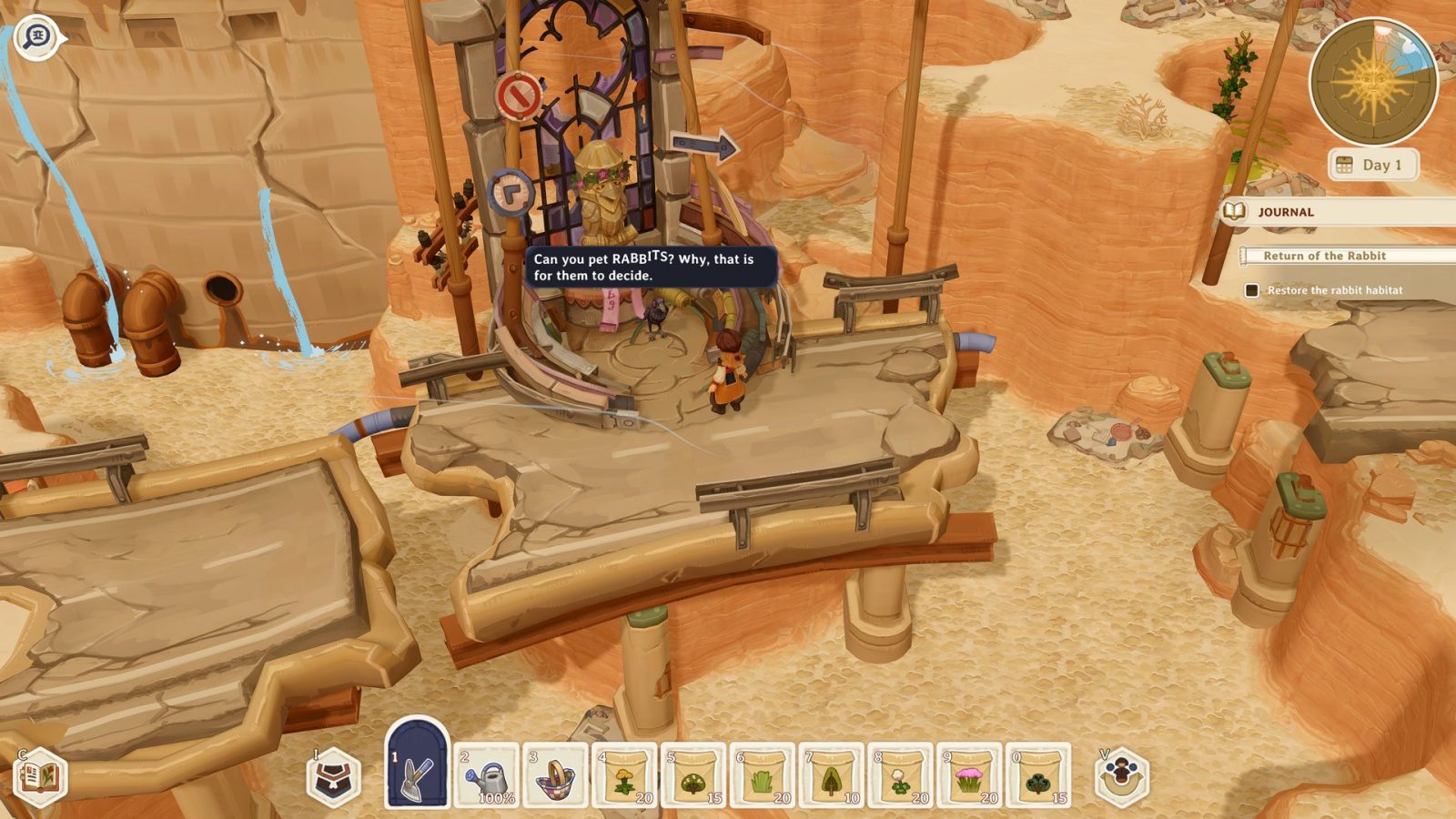Open the Journal using the book icon
The height and width of the screenshot is (819, 1456).
click(x=1236, y=211)
